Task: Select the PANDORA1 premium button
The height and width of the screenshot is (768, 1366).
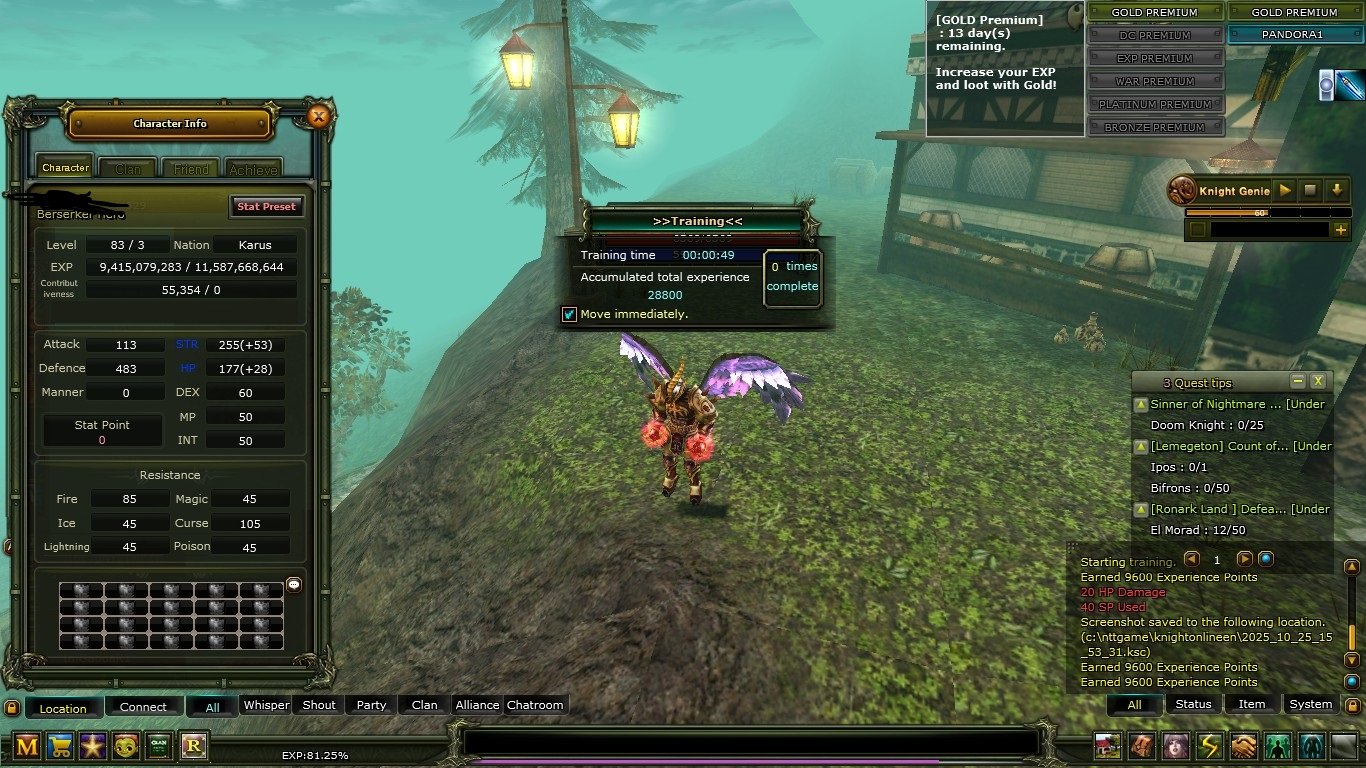Action: (1294, 35)
